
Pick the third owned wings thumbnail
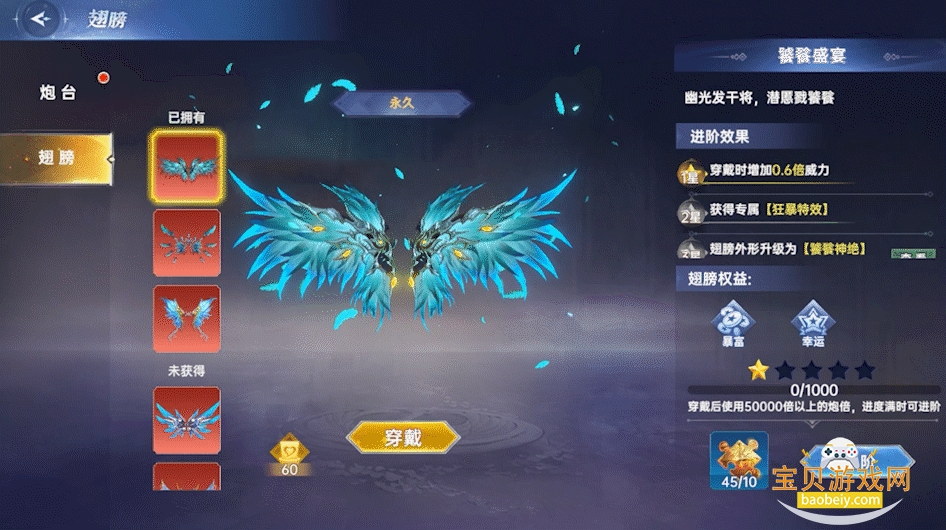pos(186,319)
